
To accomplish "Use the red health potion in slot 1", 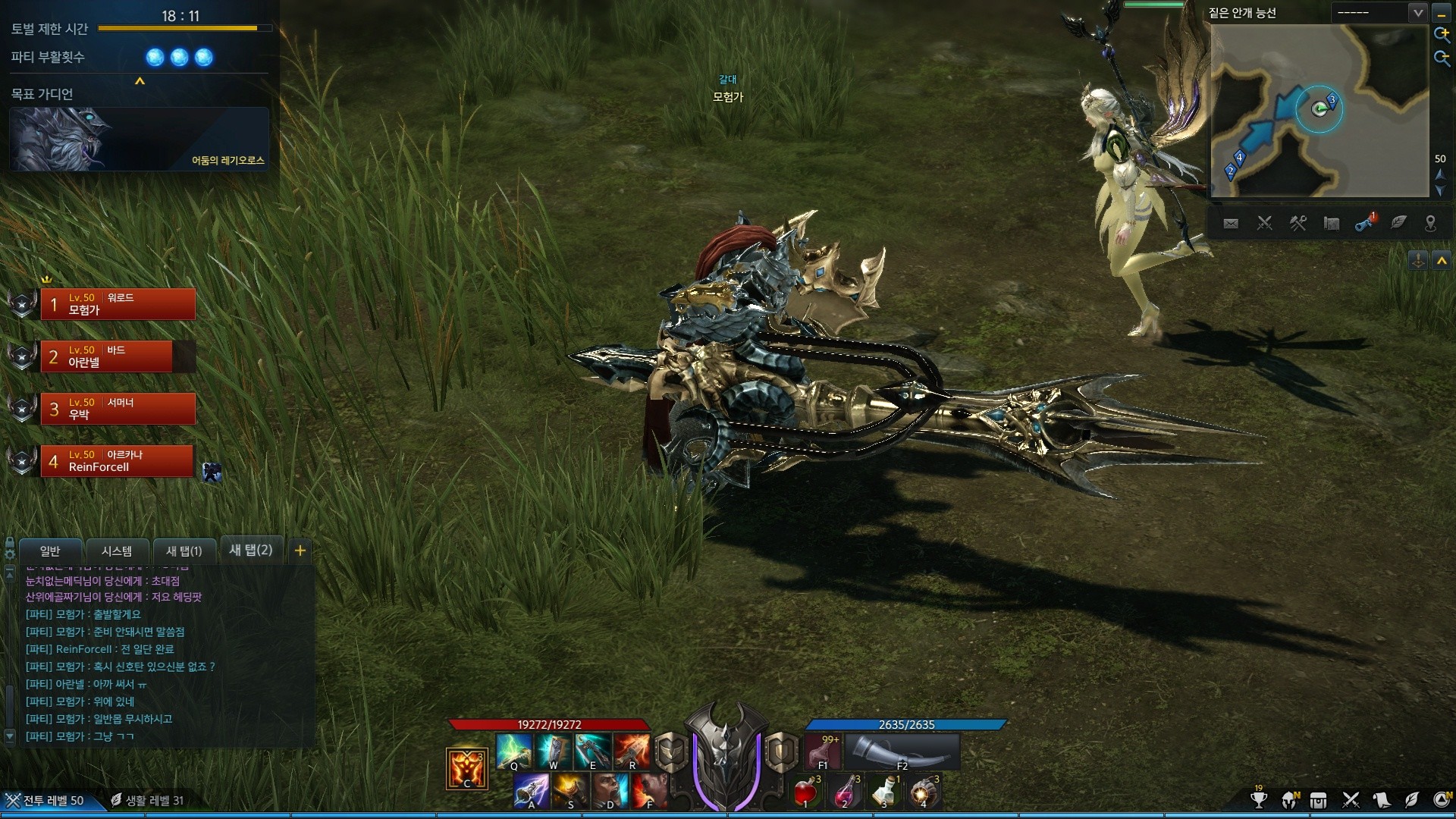I will [x=805, y=792].
